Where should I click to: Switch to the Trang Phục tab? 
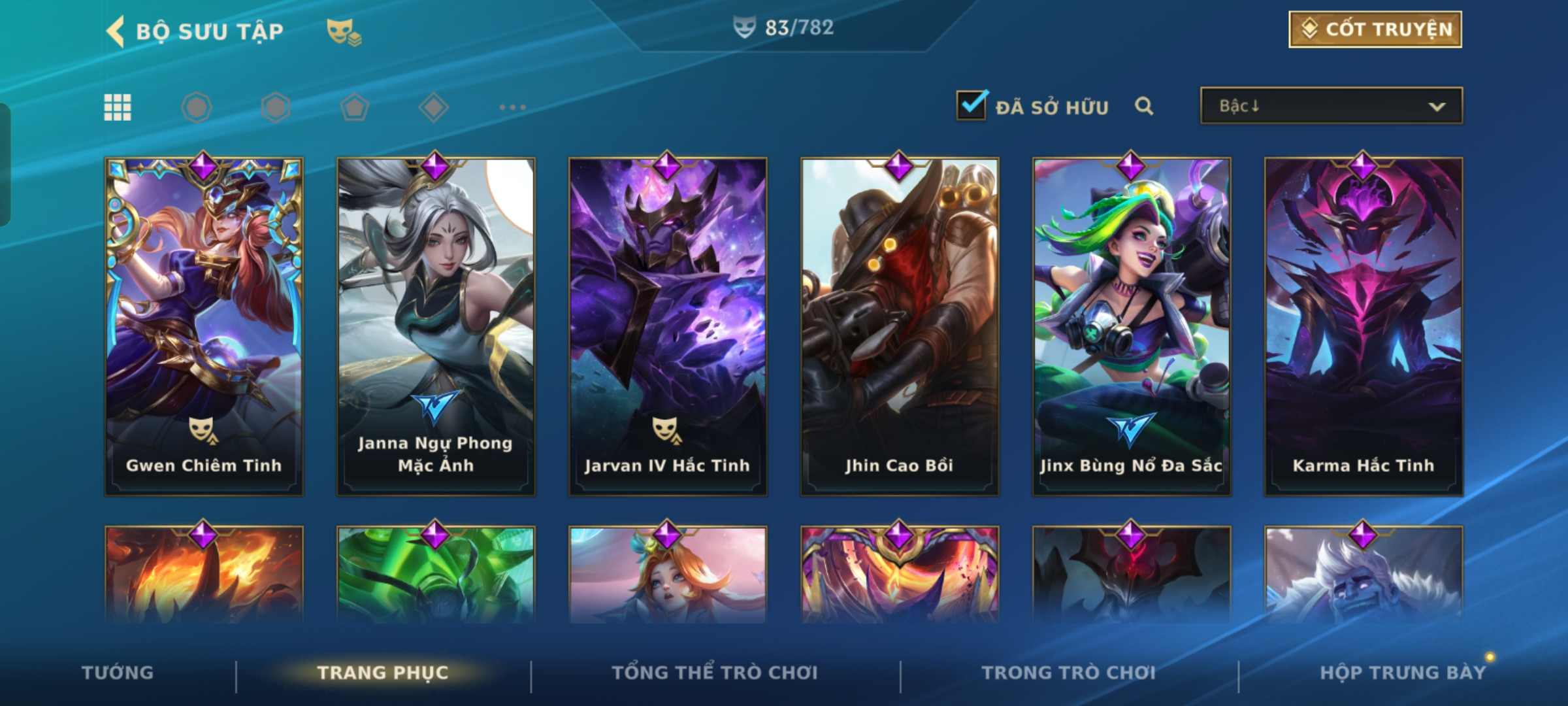[x=383, y=673]
